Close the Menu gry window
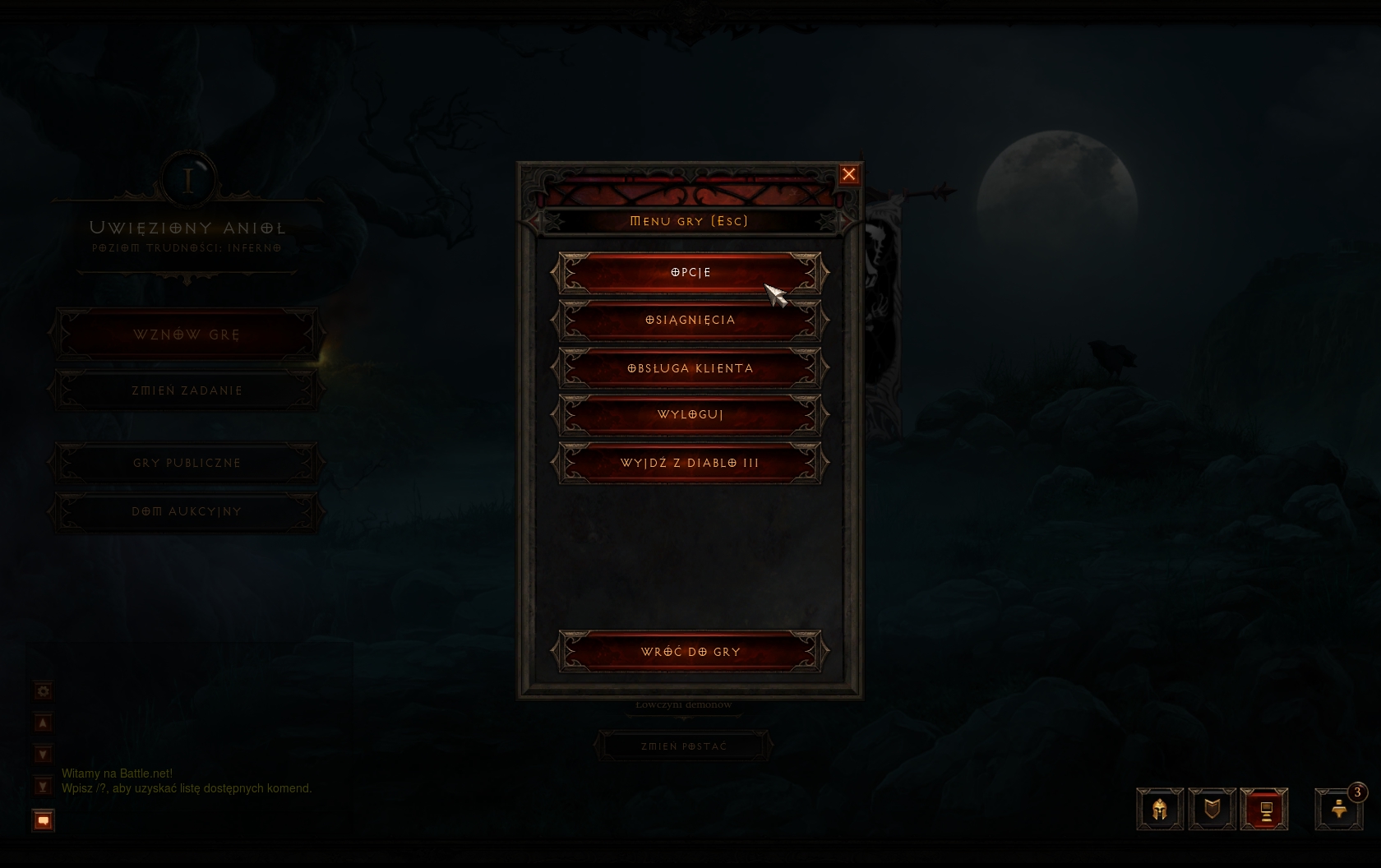The width and height of the screenshot is (1381, 868). click(849, 174)
